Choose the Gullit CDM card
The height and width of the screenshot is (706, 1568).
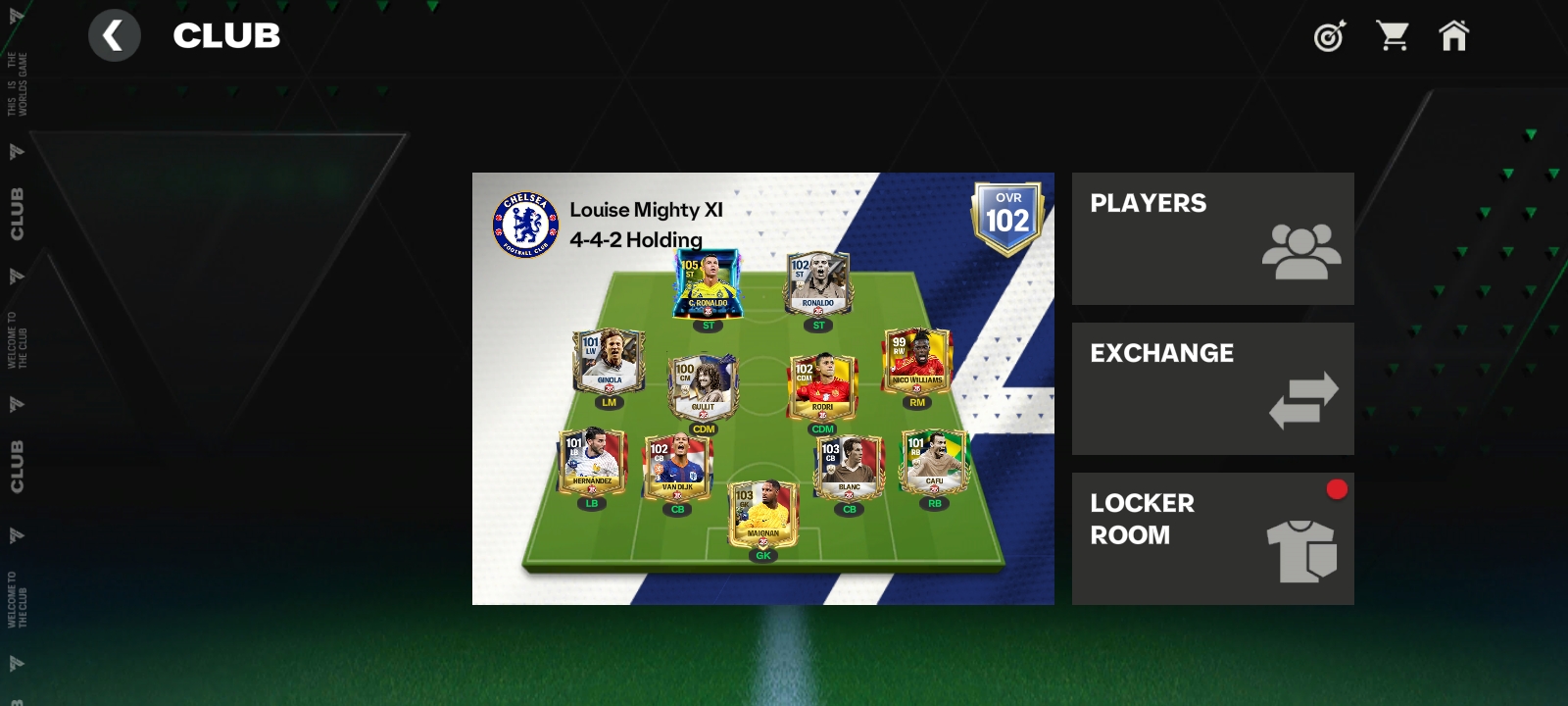pyautogui.click(x=703, y=388)
